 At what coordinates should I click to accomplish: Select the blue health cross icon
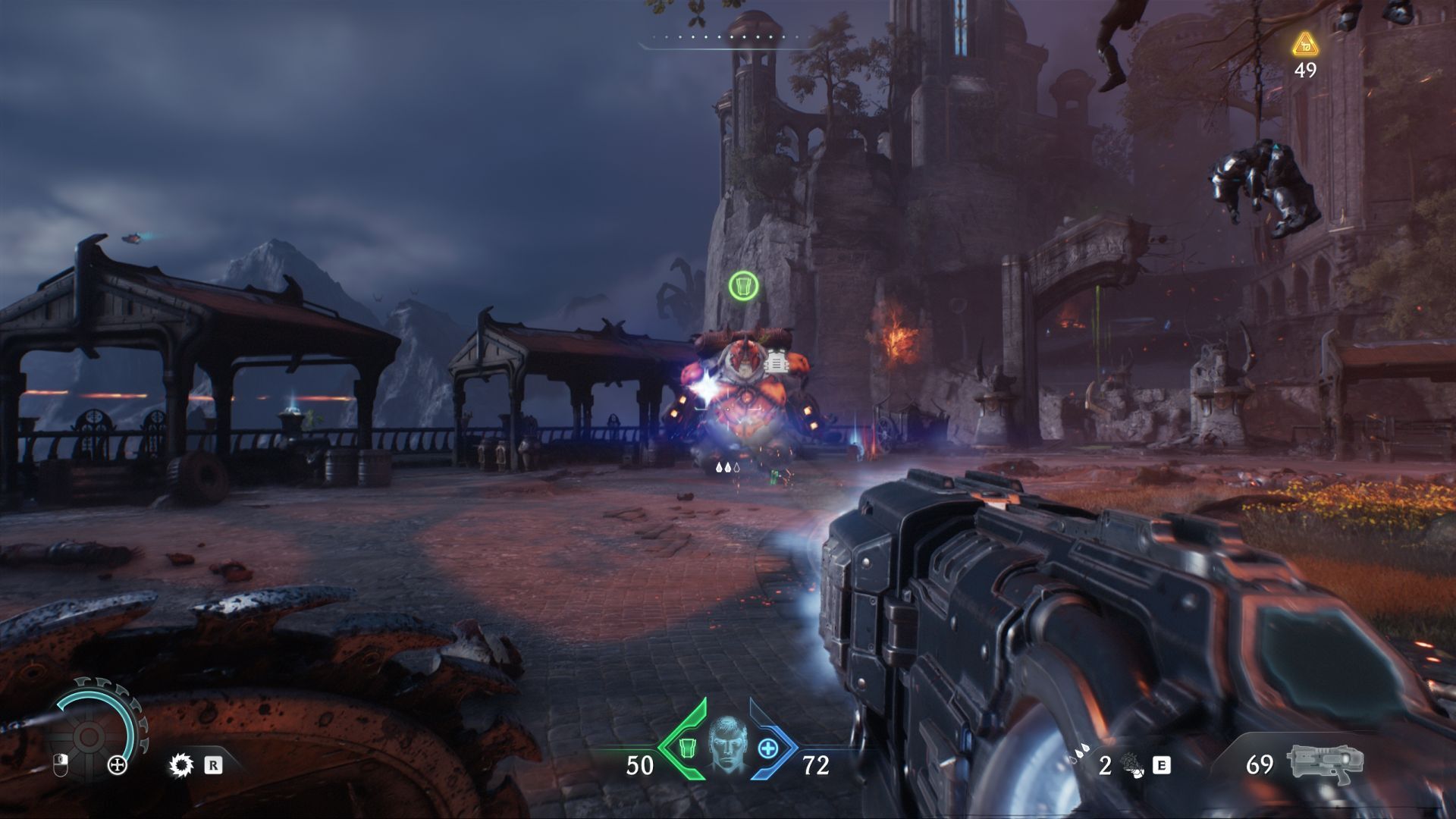pyautogui.click(x=768, y=749)
